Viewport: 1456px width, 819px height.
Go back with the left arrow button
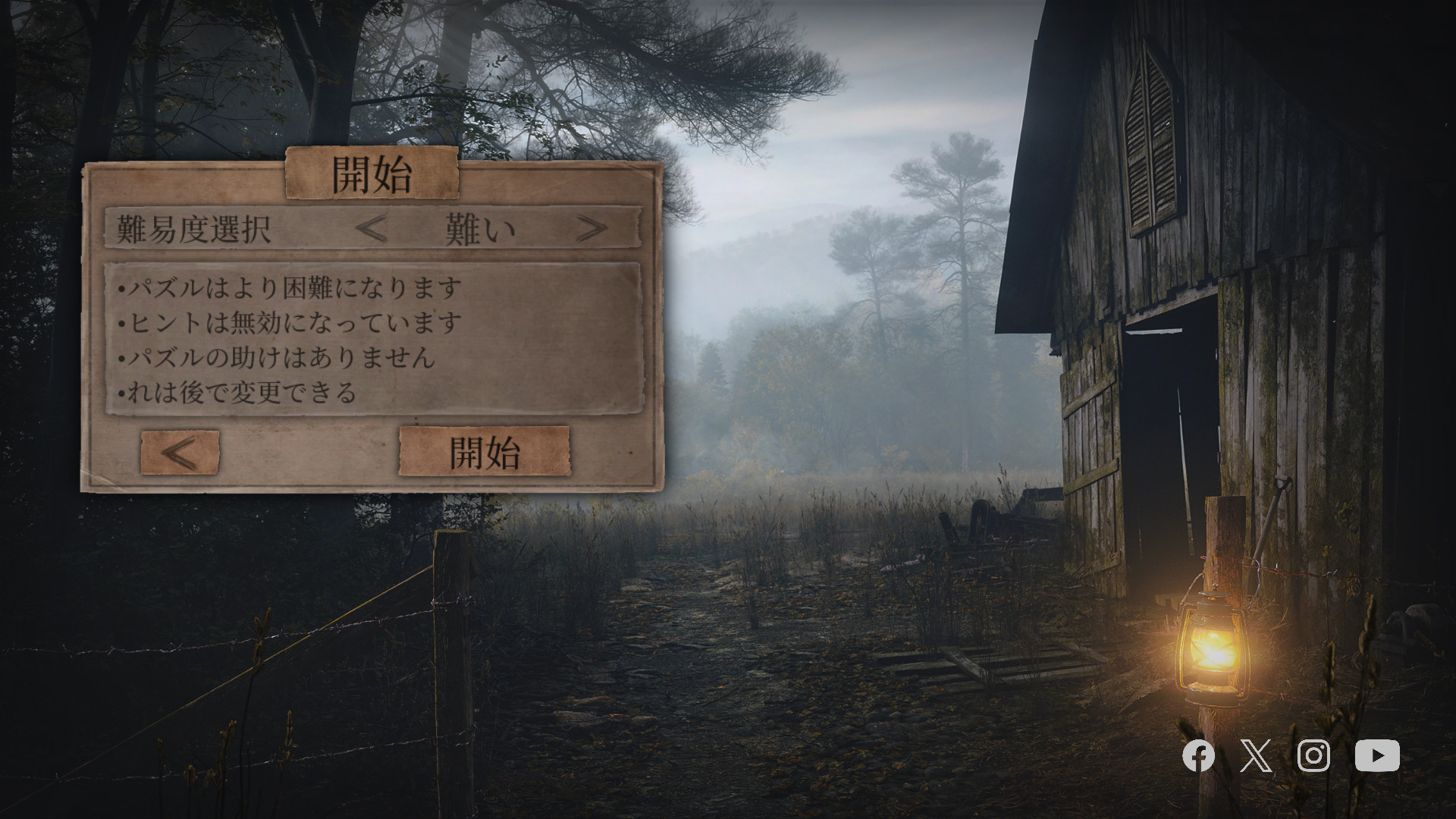[x=180, y=453]
